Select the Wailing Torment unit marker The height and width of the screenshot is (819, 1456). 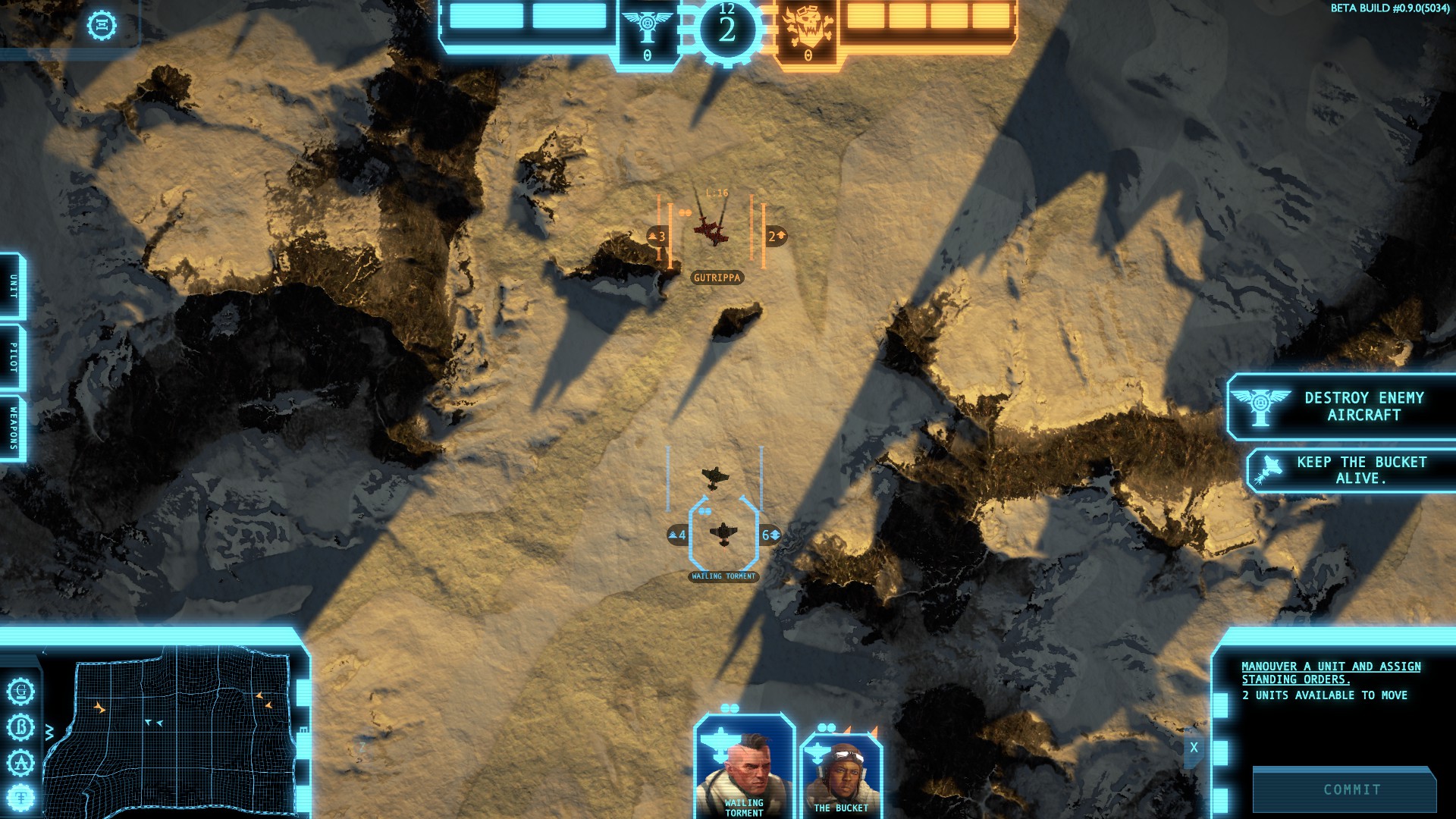click(x=723, y=534)
